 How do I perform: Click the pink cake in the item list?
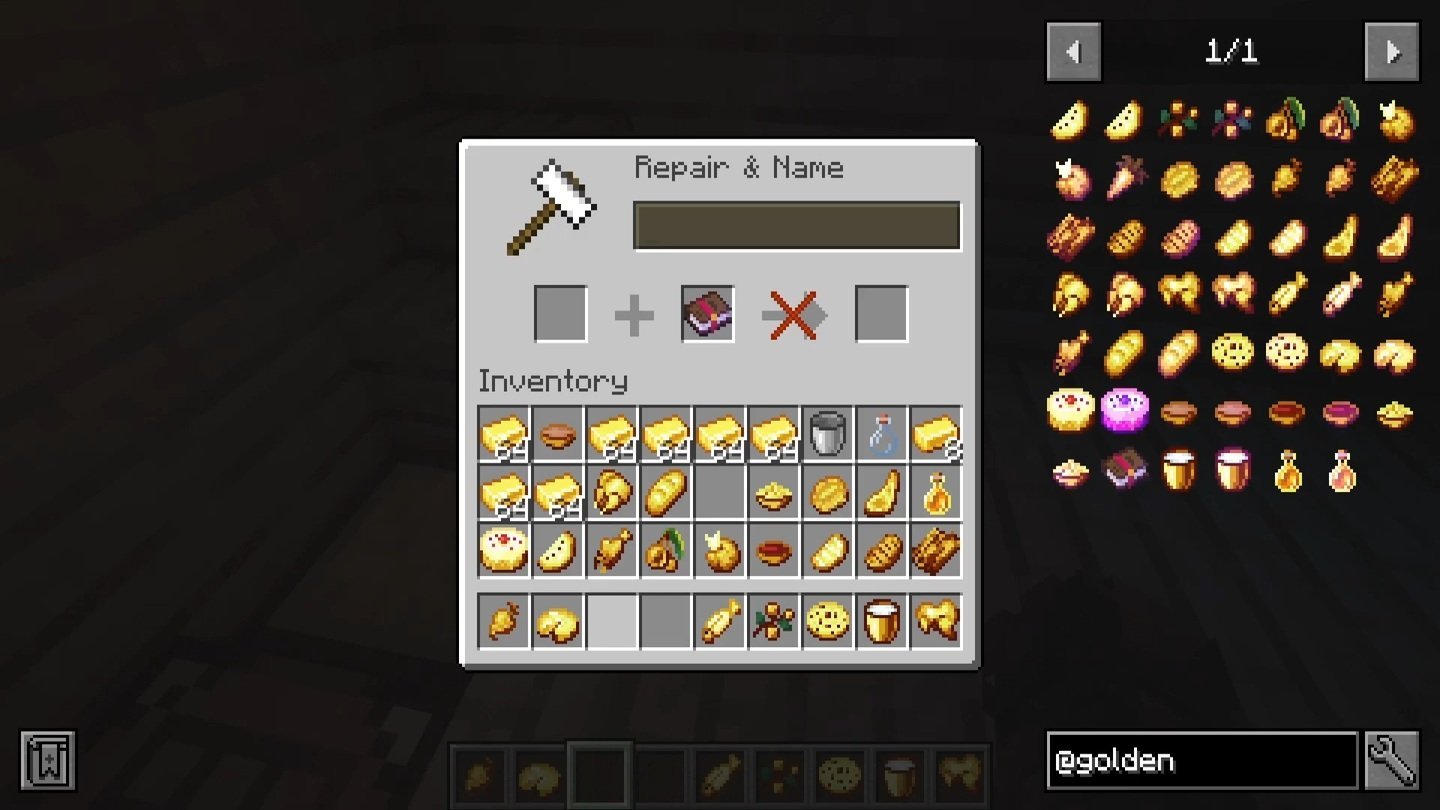[x=1124, y=410]
